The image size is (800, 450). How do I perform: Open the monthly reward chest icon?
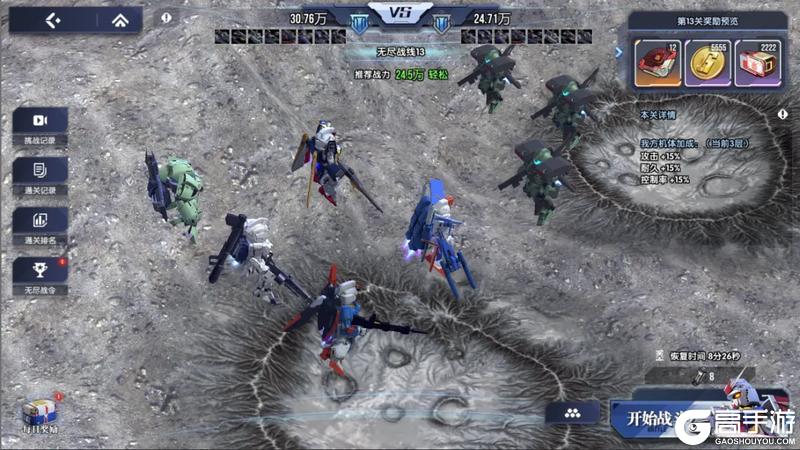pos(40,412)
